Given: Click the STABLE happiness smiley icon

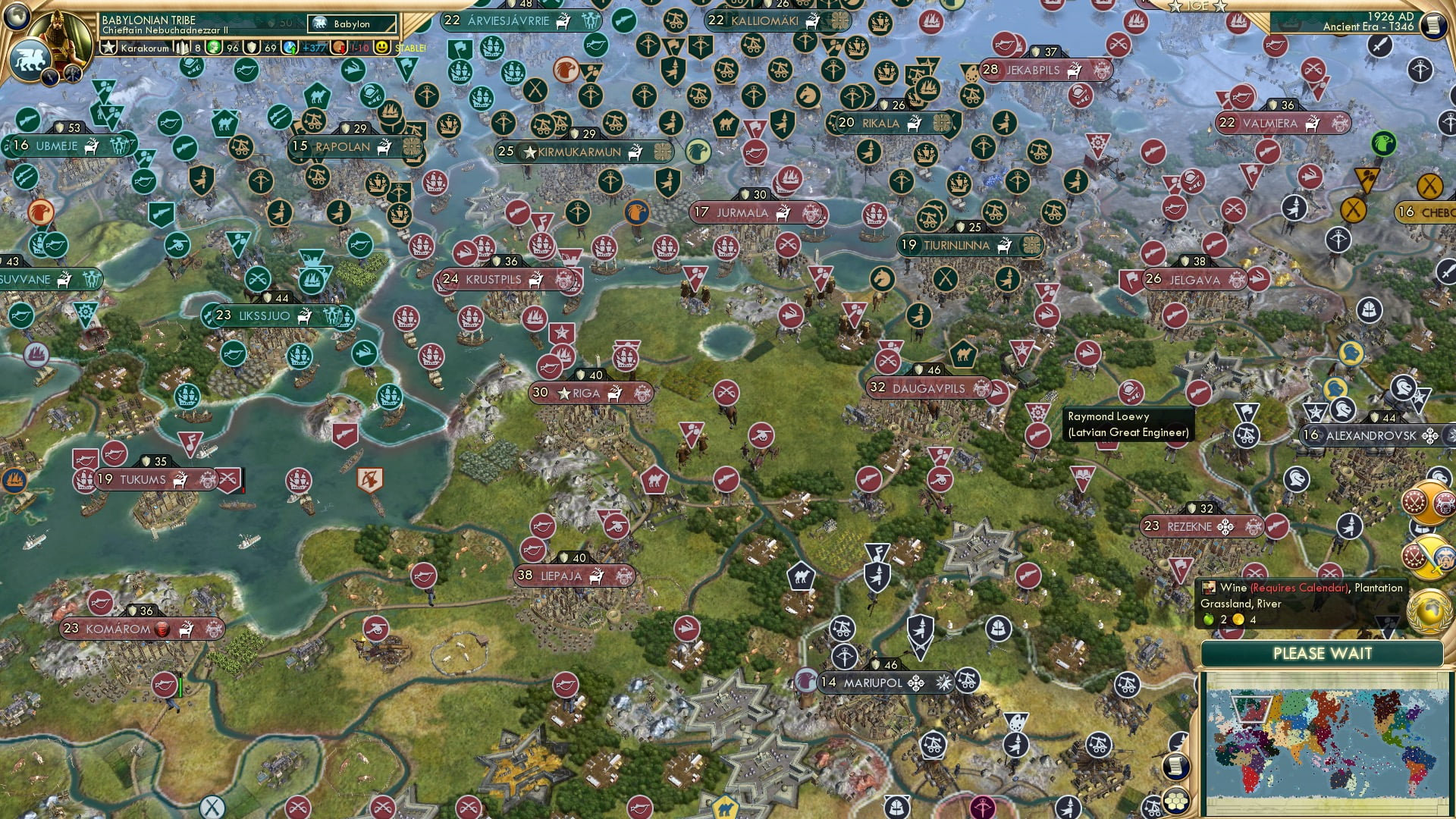Looking at the screenshot, I should [x=381, y=48].
